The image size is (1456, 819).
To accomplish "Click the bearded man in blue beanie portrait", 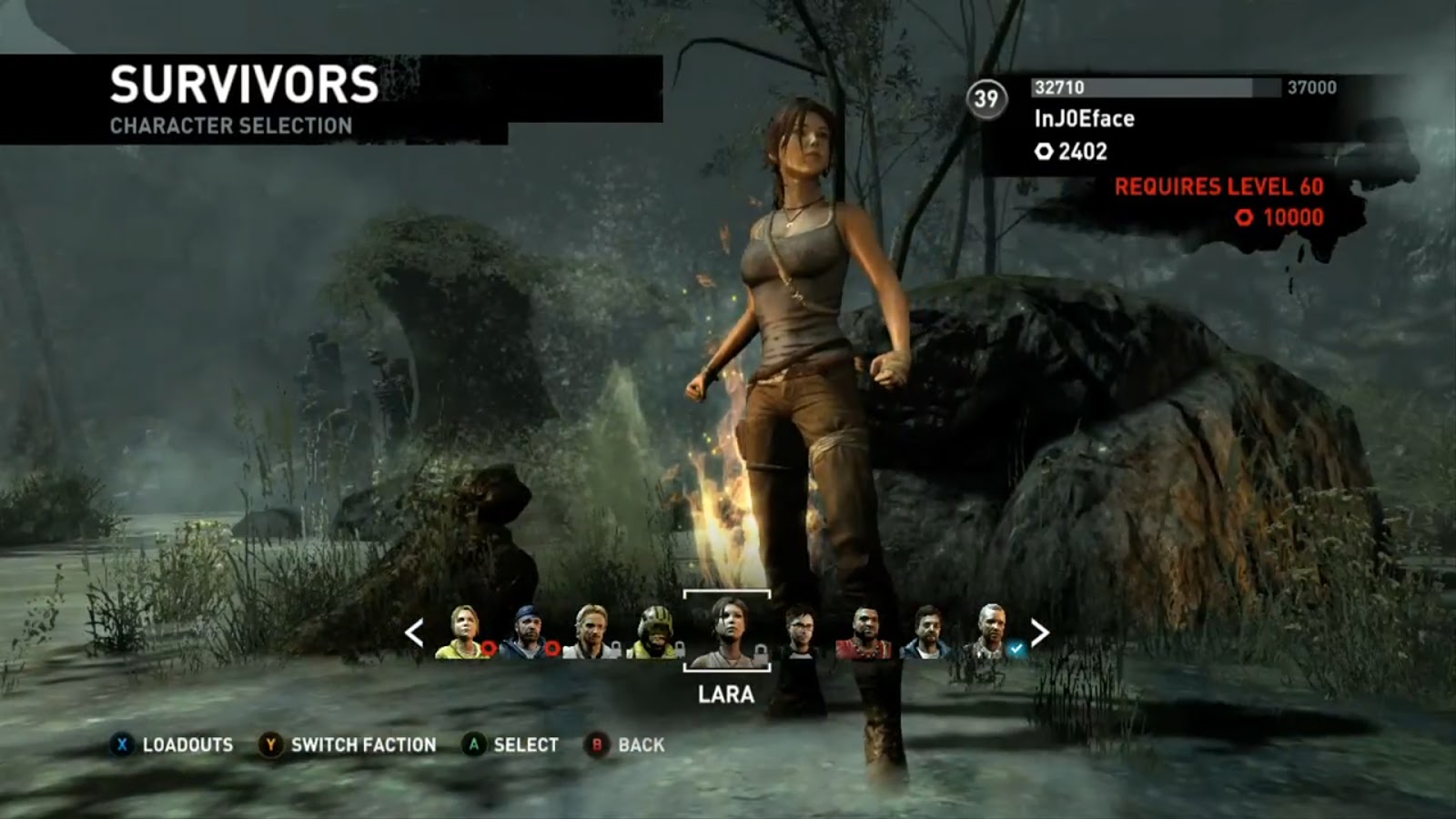I will click(526, 628).
